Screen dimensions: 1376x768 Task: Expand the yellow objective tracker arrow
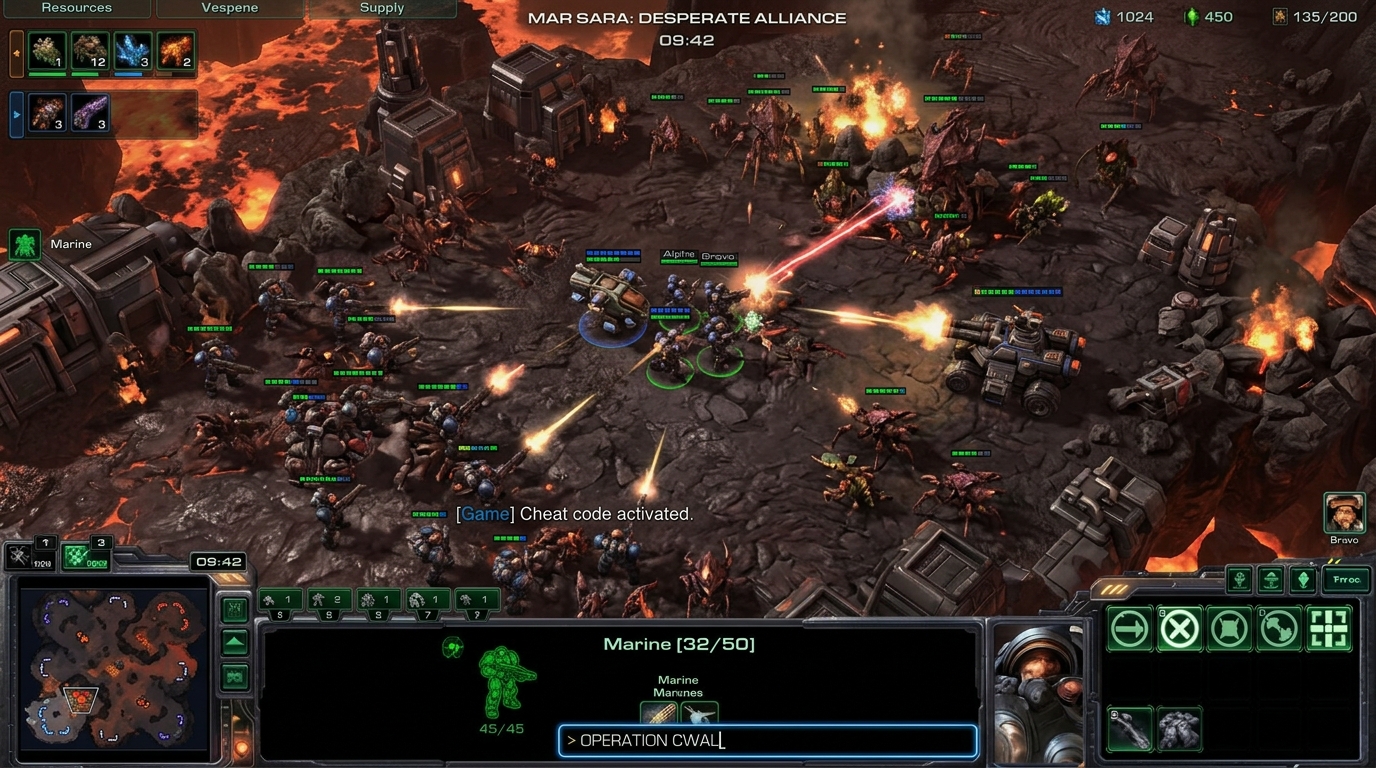click(14, 52)
